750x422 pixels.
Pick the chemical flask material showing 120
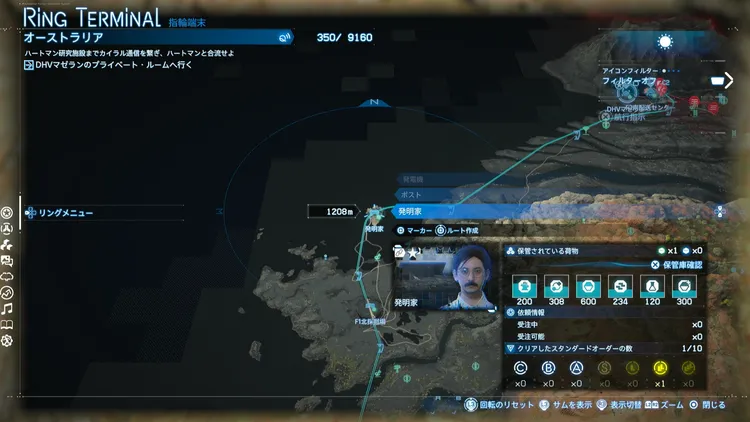pos(653,286)
